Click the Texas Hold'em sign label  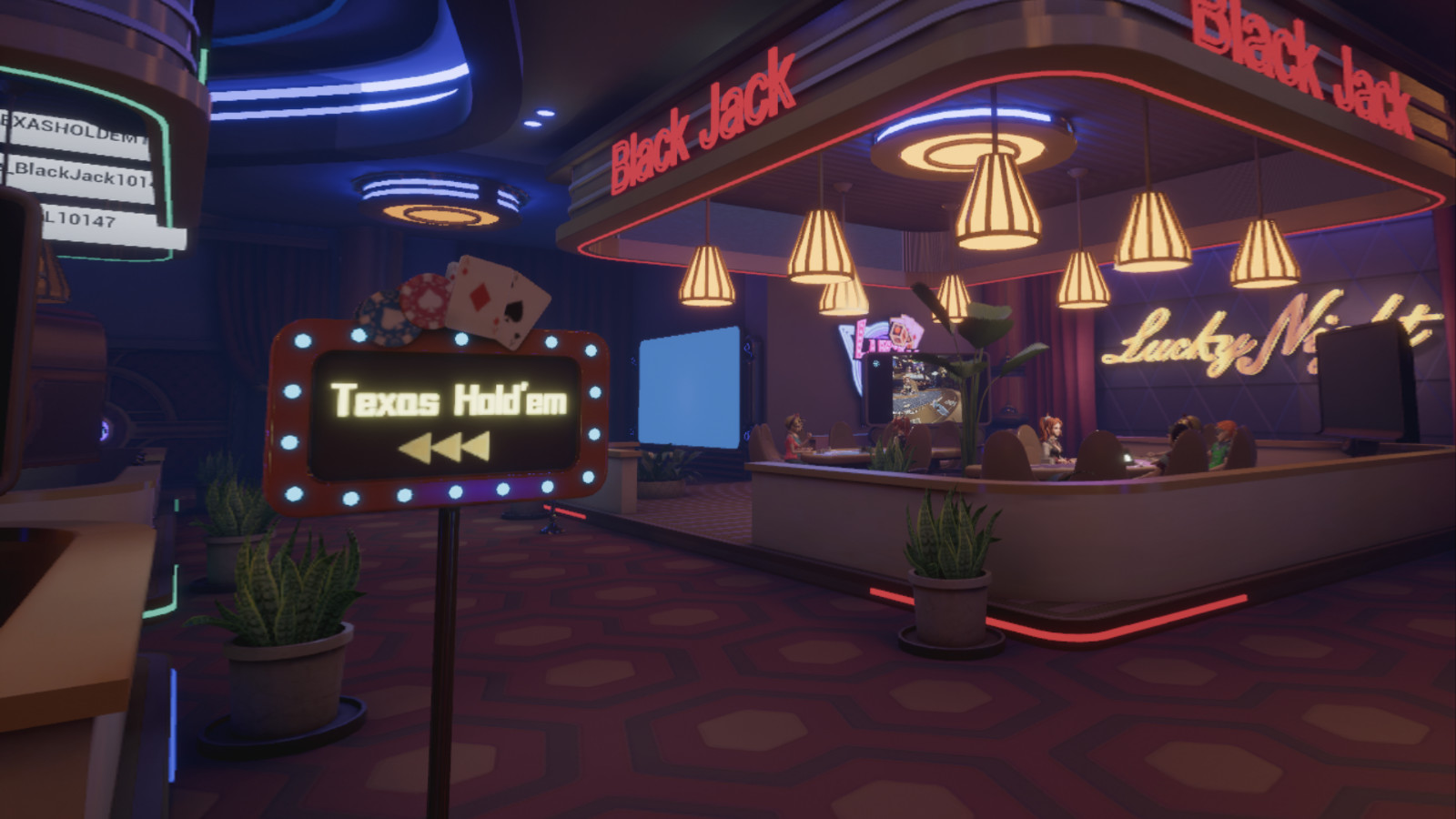click(448, 399)
